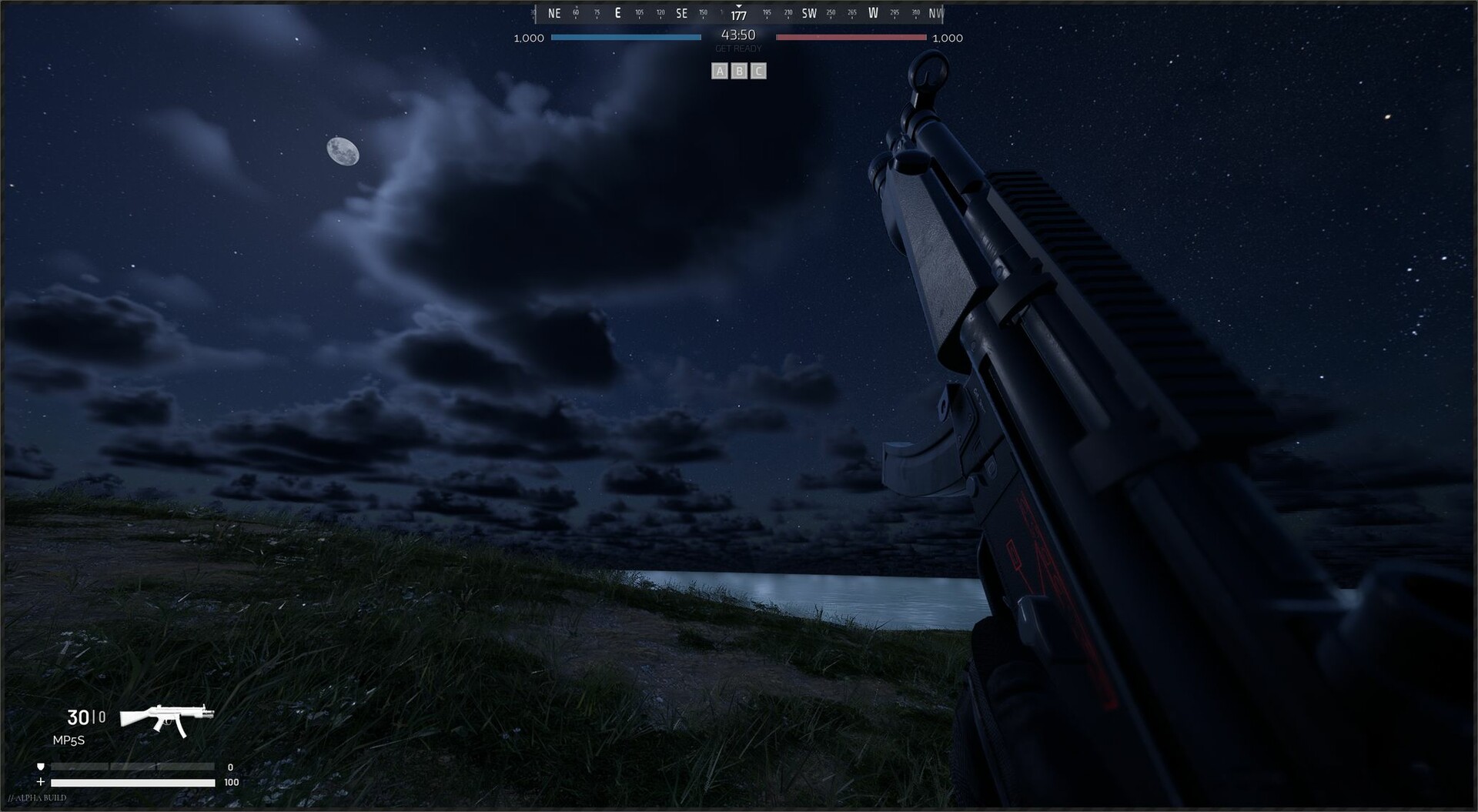Select objective marker A

[721, 71]
